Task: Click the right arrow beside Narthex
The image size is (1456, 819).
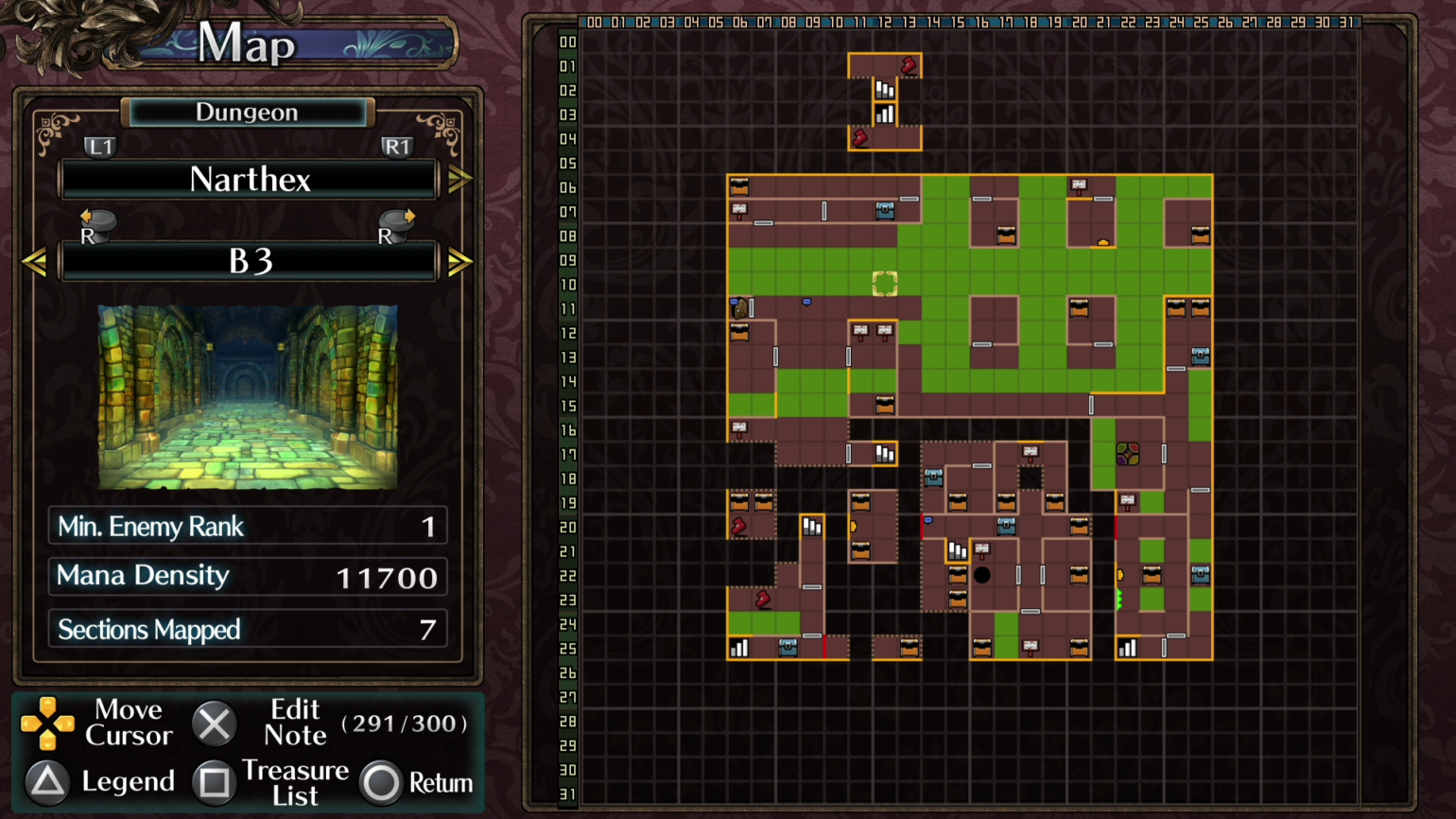Action: (x=460, y=180)
